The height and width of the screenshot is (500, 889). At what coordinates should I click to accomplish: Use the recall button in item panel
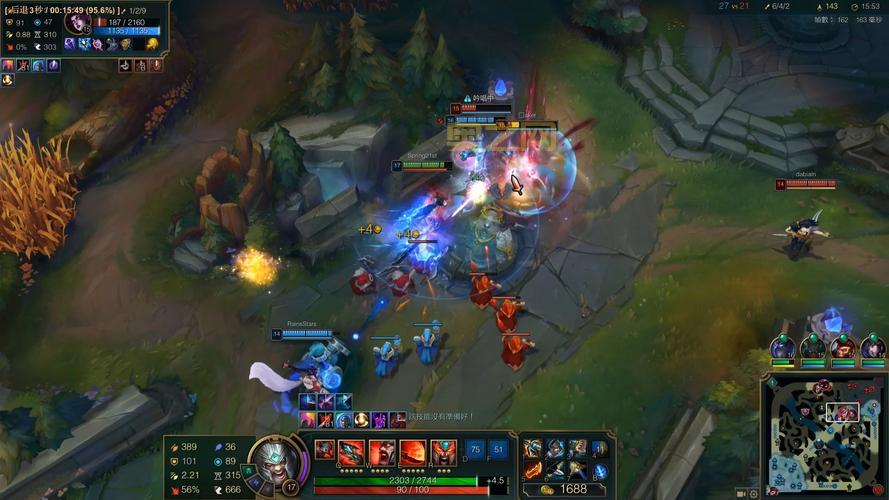pyautogui.click(x=599, y=470)
